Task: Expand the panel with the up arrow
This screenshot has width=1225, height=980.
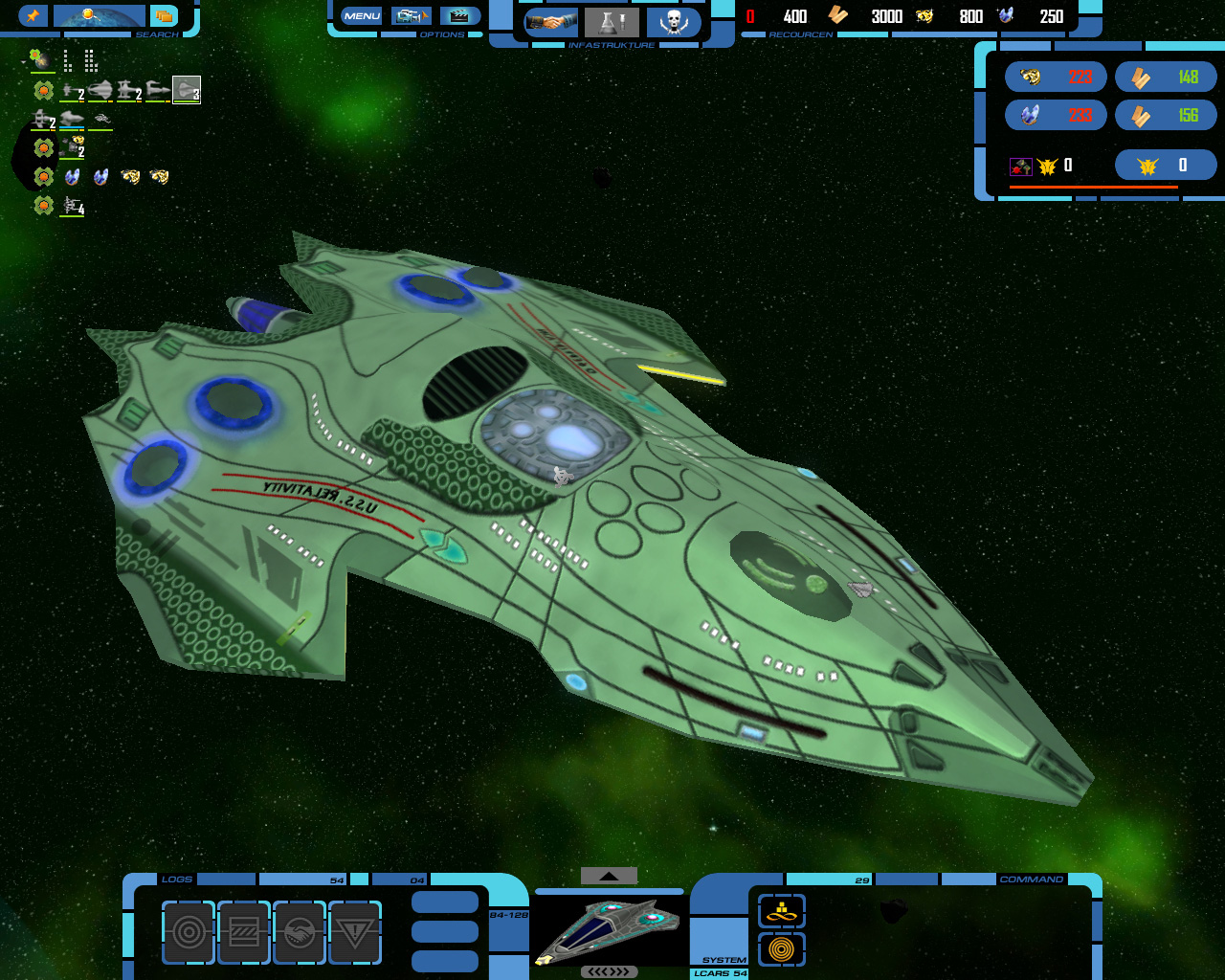Action: tap(609, 876)
